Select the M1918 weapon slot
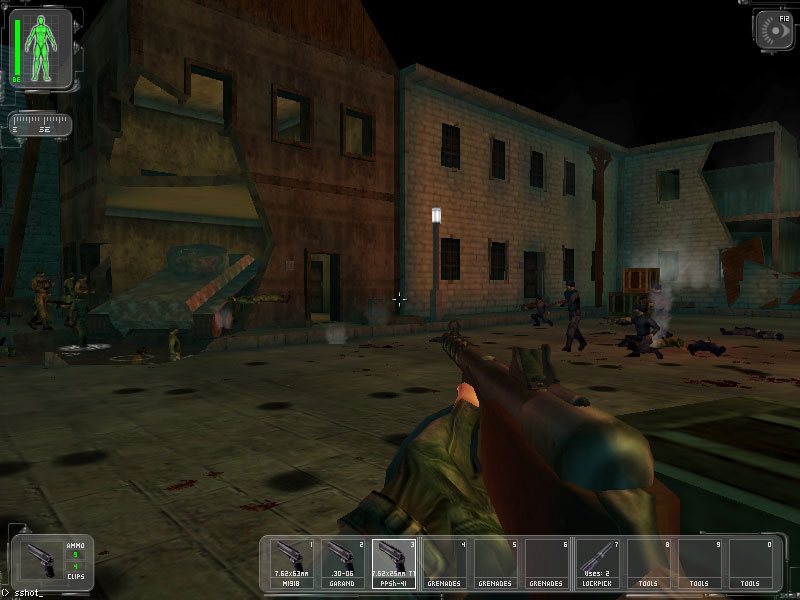This screenshot has width=800, height=600. tap(293, 563)
